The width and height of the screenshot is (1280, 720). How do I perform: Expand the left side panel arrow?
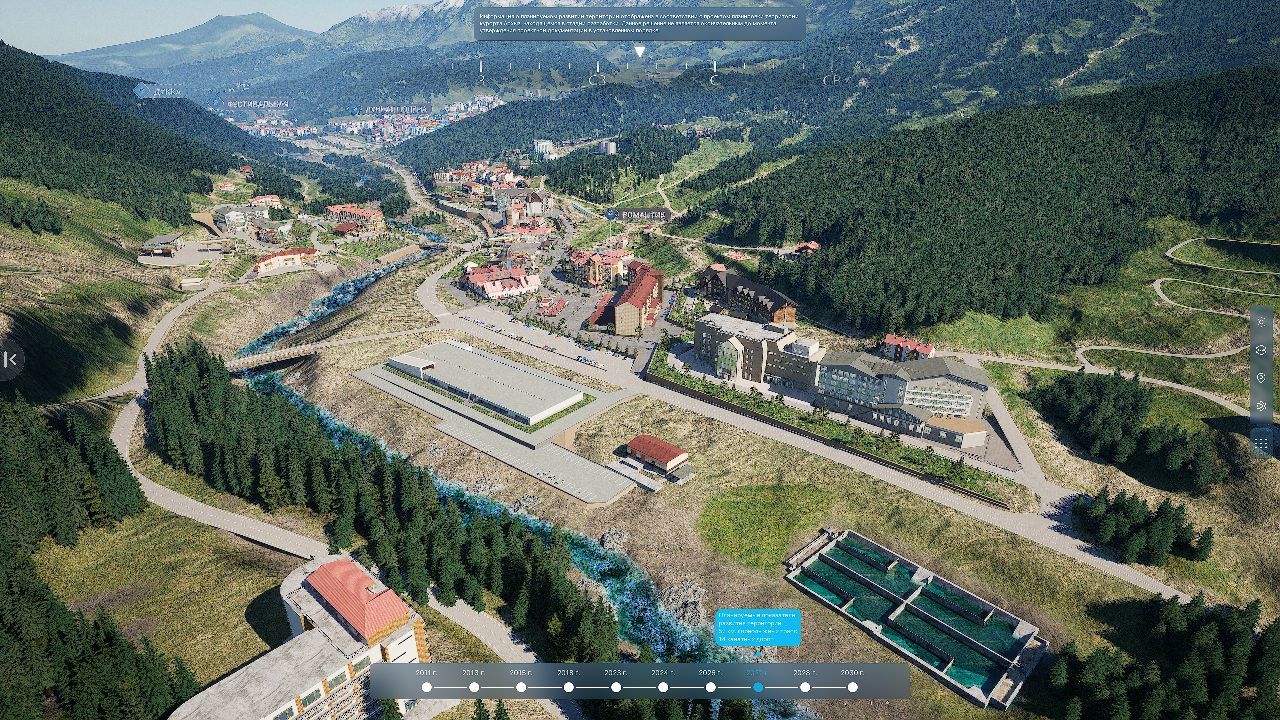point(10,358)
